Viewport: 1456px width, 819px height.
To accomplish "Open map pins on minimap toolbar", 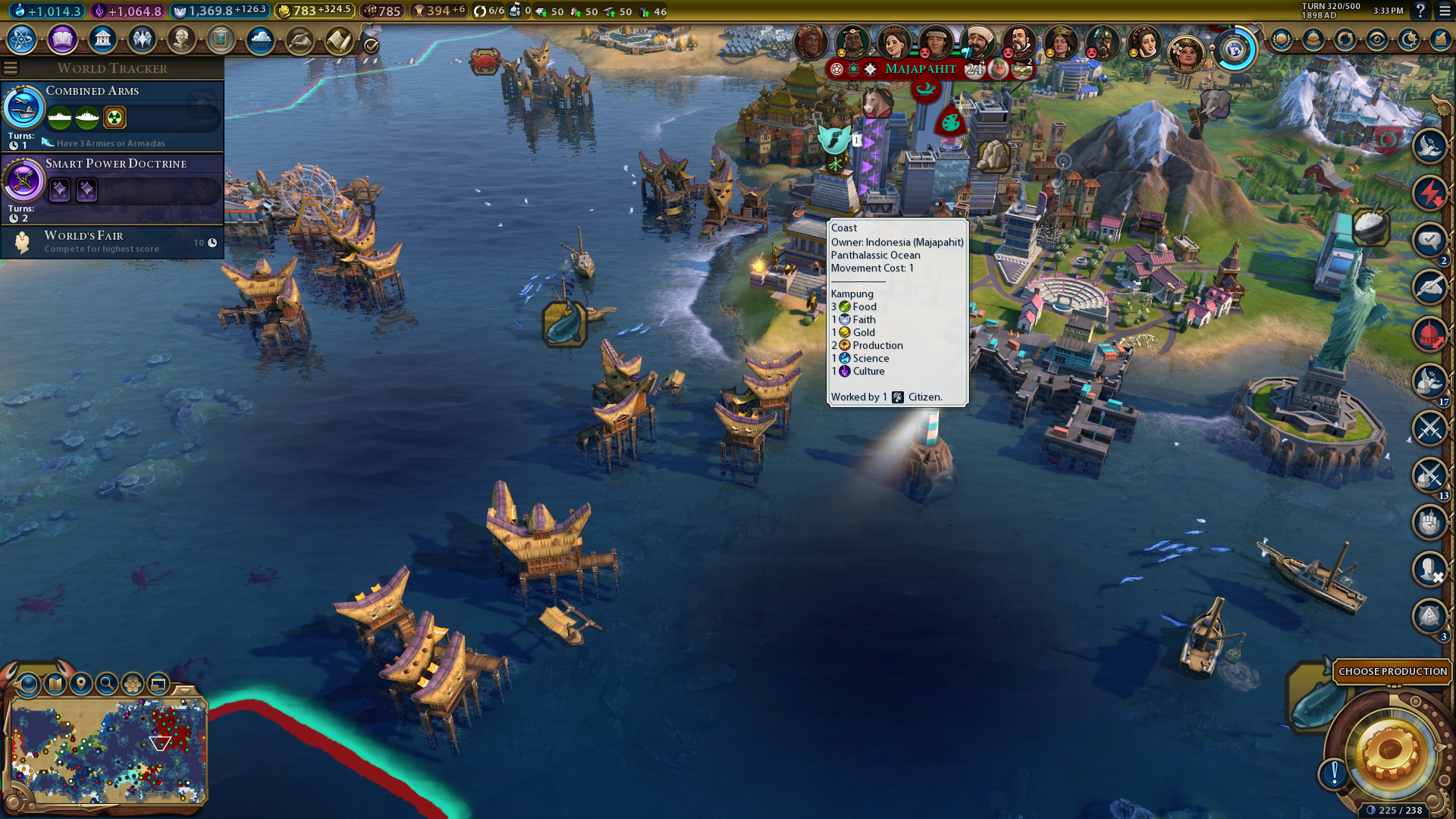I will 81,684.
